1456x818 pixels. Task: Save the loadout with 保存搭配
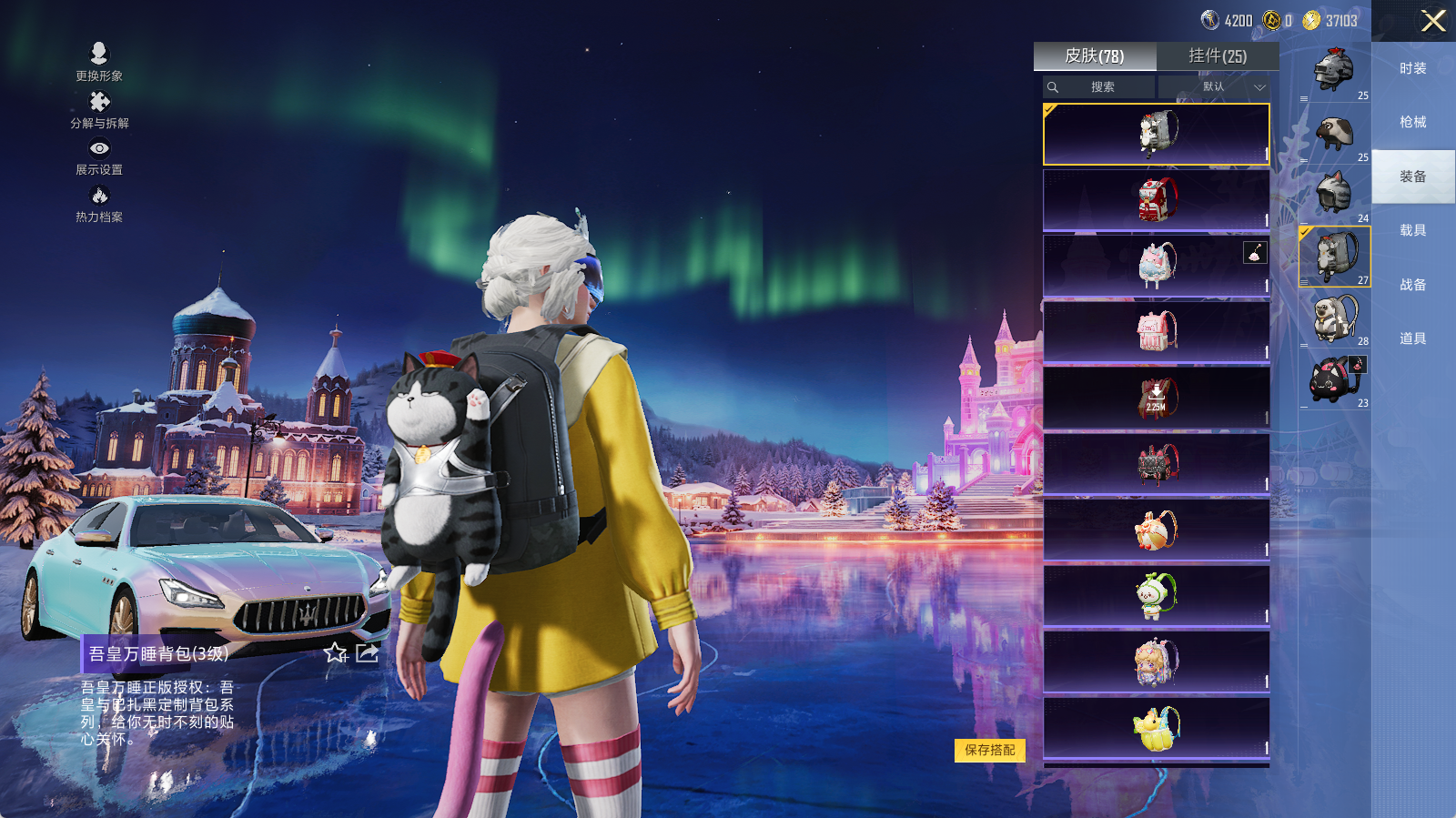click(x=989, y=750)
